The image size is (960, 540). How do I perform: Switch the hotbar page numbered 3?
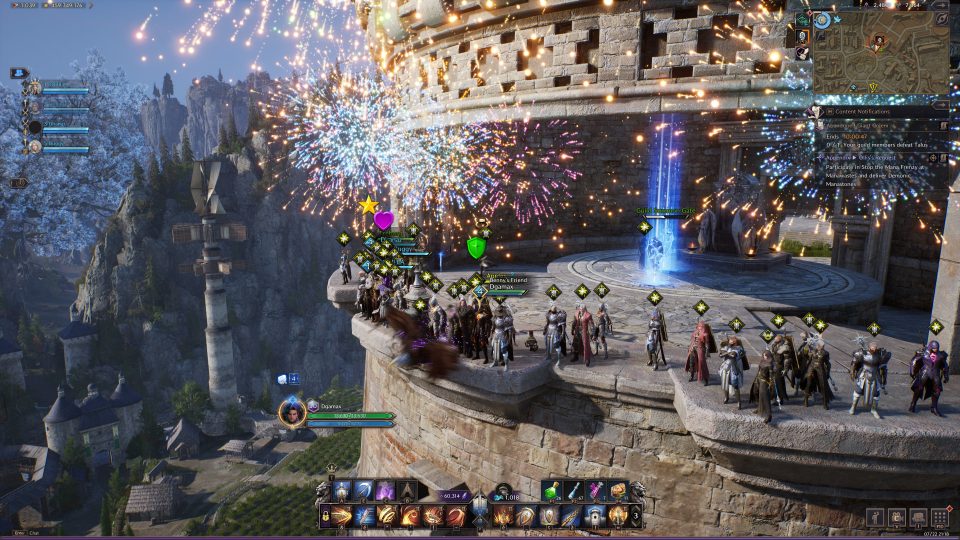[638, 516]
